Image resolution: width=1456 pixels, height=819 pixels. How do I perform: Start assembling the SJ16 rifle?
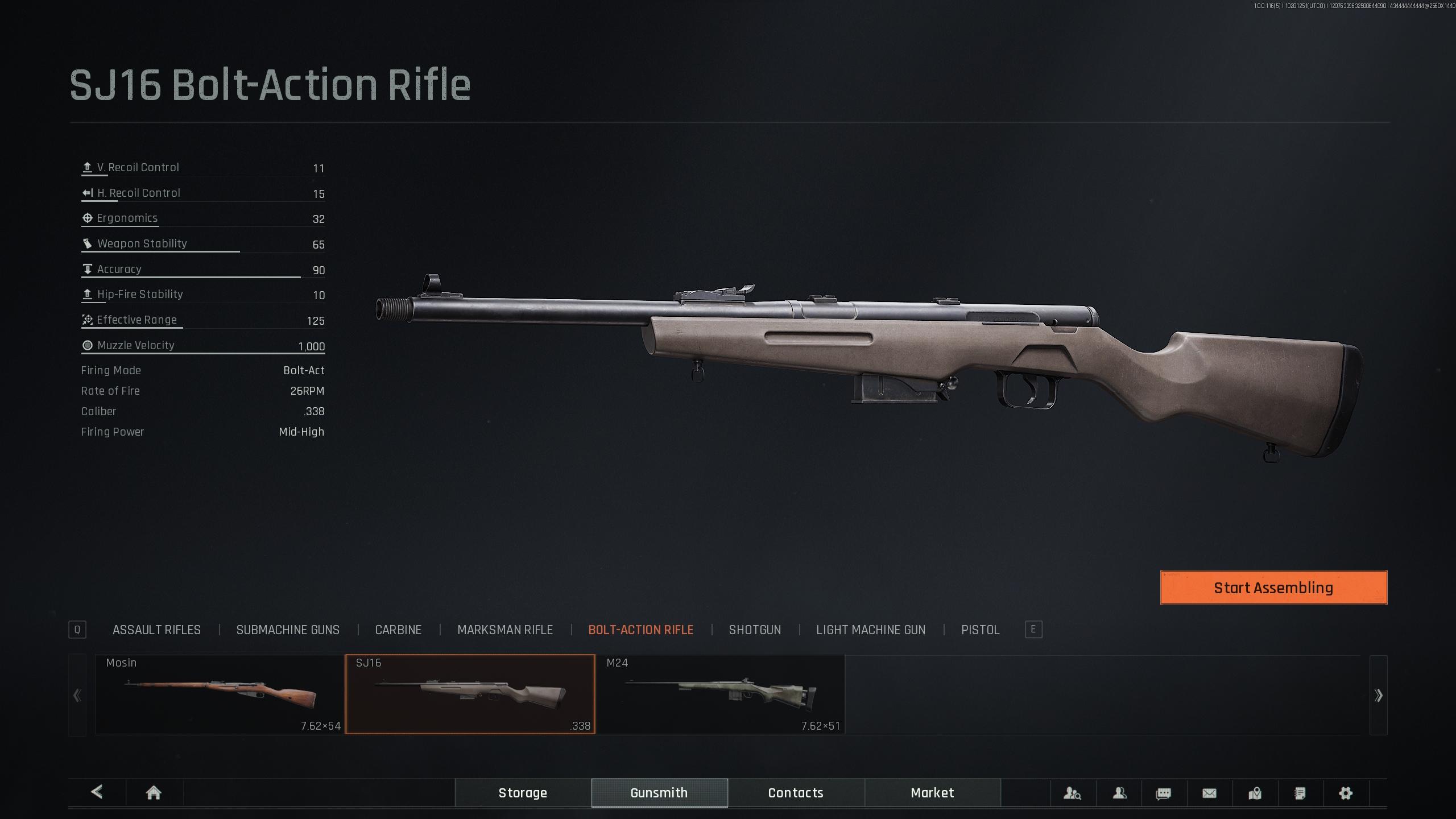(x=1273, y=588)
